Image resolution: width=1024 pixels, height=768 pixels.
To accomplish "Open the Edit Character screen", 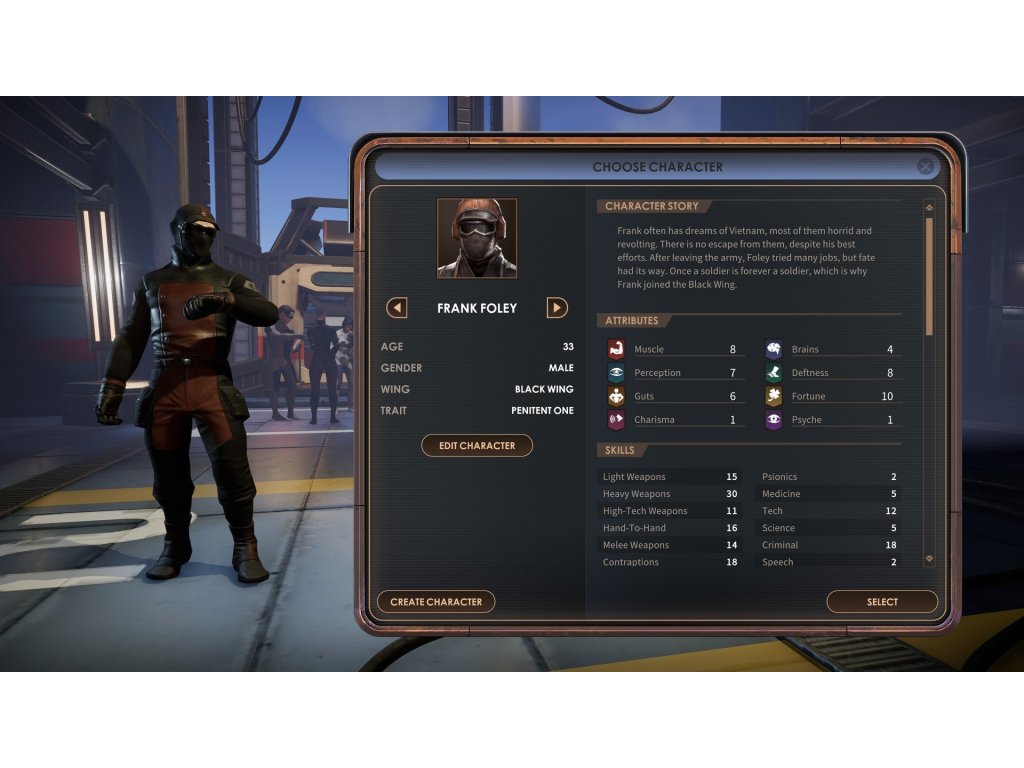I will 477,446.
